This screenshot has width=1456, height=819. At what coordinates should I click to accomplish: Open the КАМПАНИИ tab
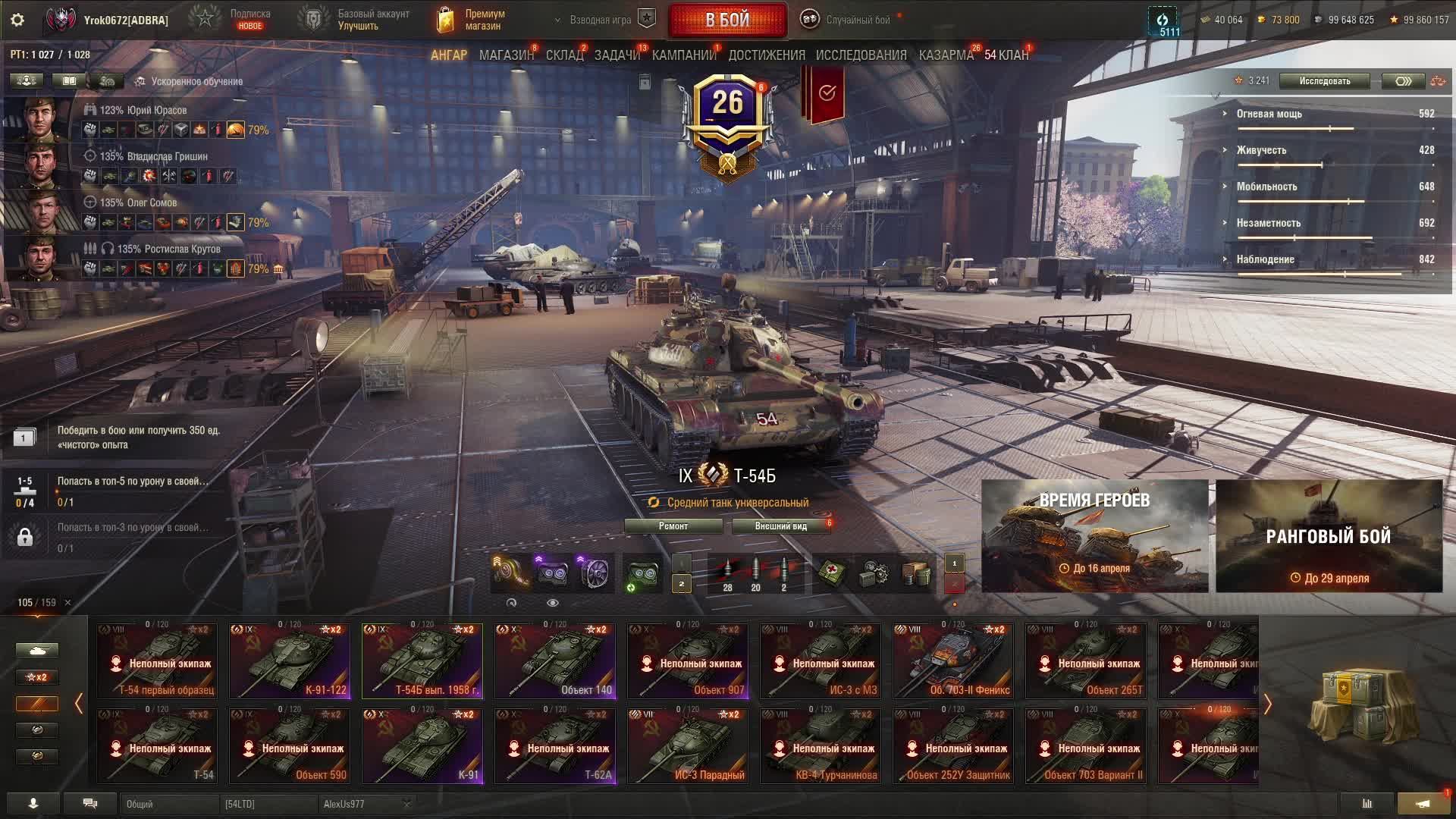coord(683,55)
